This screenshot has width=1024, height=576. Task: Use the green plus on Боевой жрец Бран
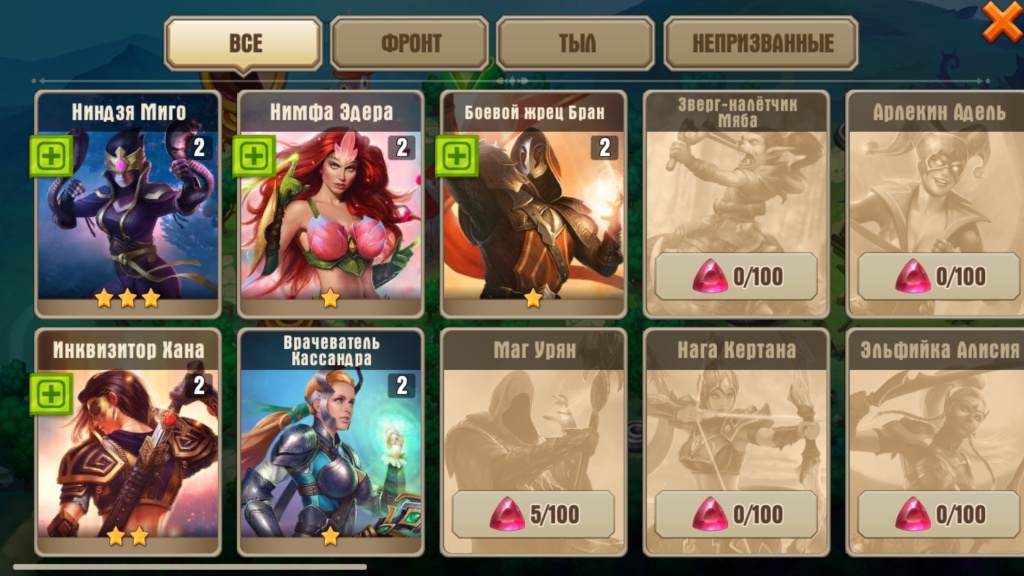pos(457,156)
